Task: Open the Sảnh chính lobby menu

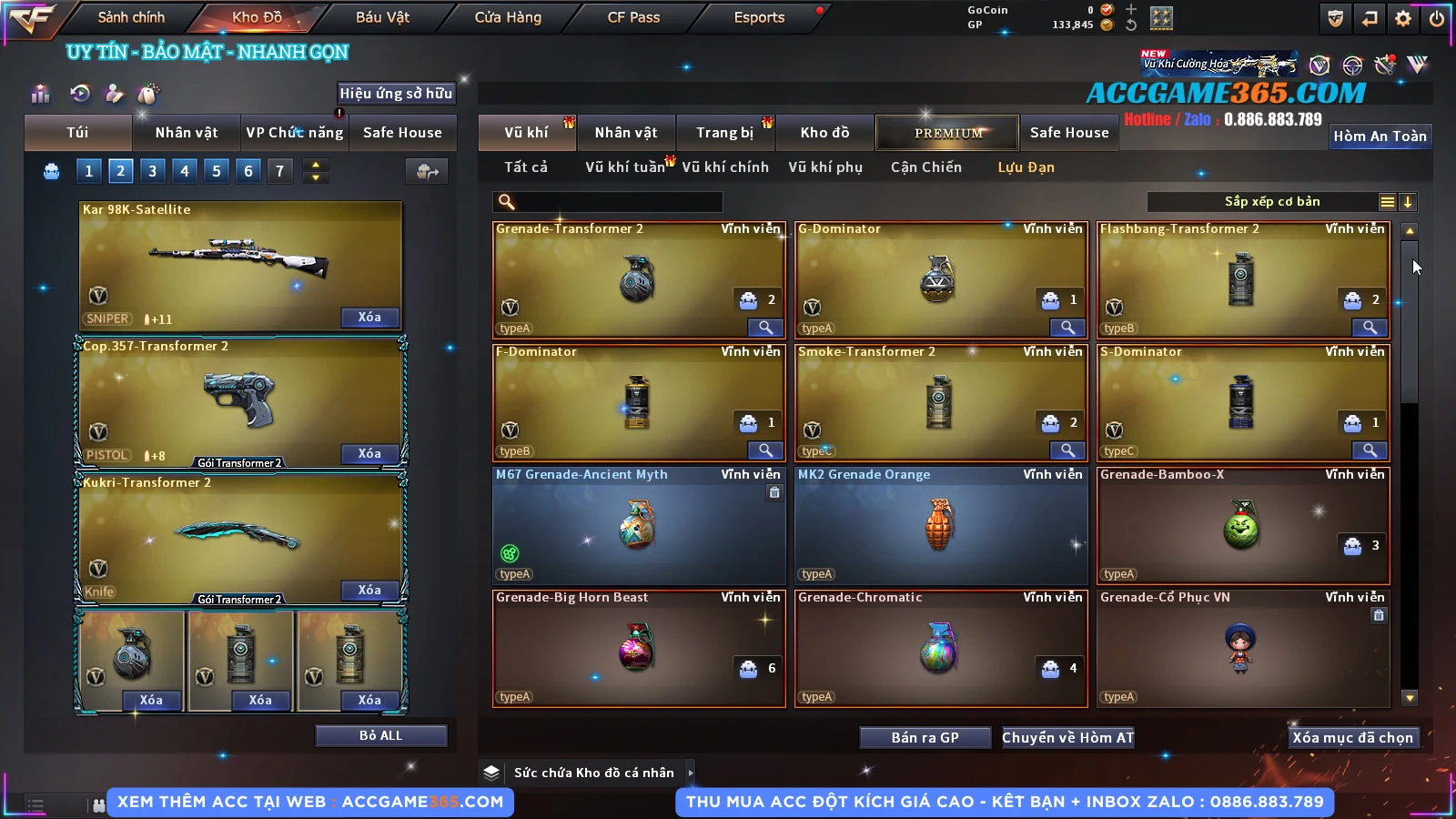Action: (131, 17)
